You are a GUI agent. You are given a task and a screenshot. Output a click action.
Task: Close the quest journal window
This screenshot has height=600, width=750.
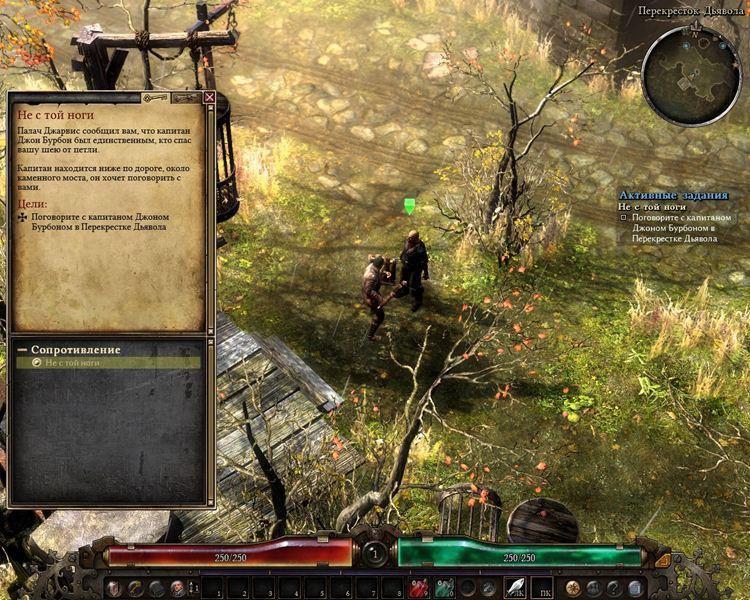coord(209,98)
